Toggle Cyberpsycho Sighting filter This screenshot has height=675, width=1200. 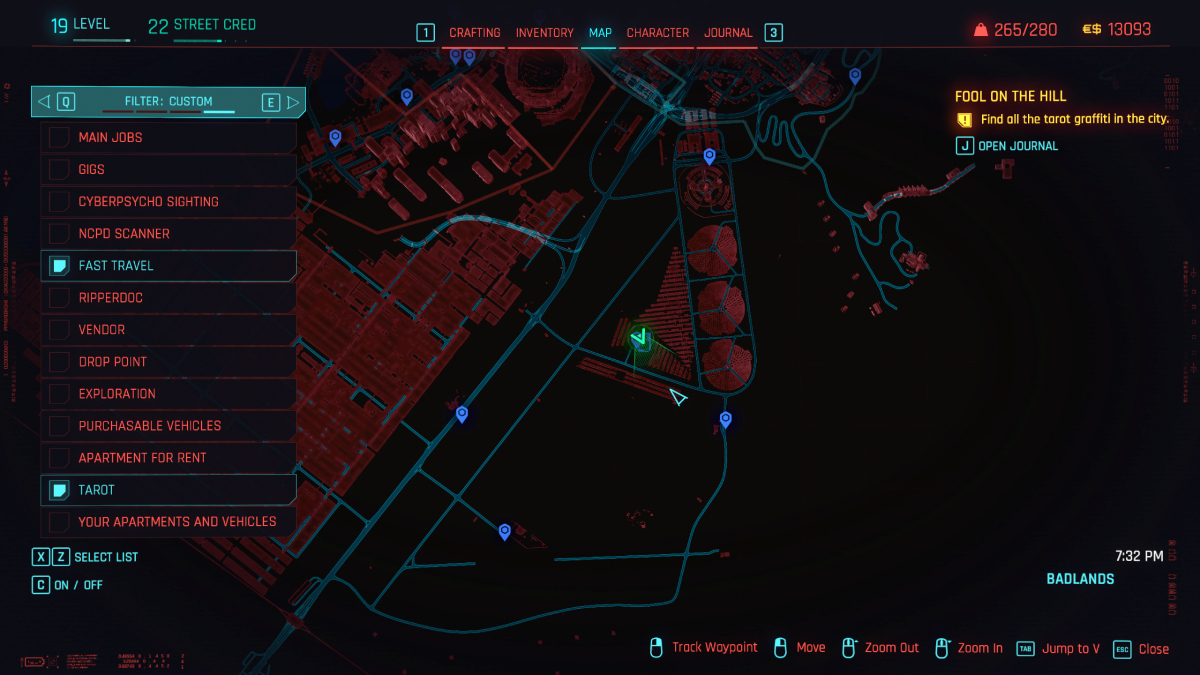[168, 201]
